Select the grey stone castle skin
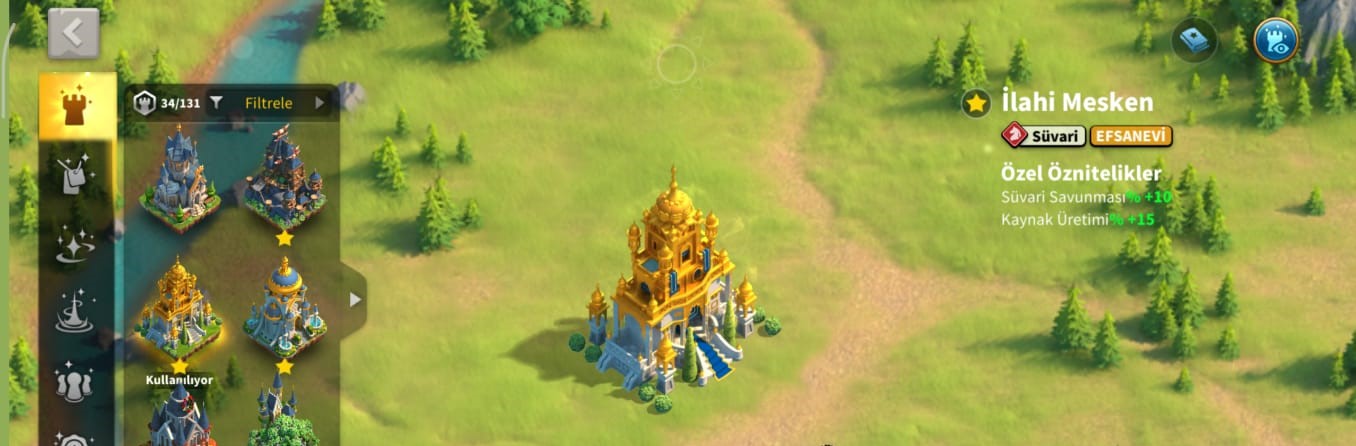 coord(179,177)
